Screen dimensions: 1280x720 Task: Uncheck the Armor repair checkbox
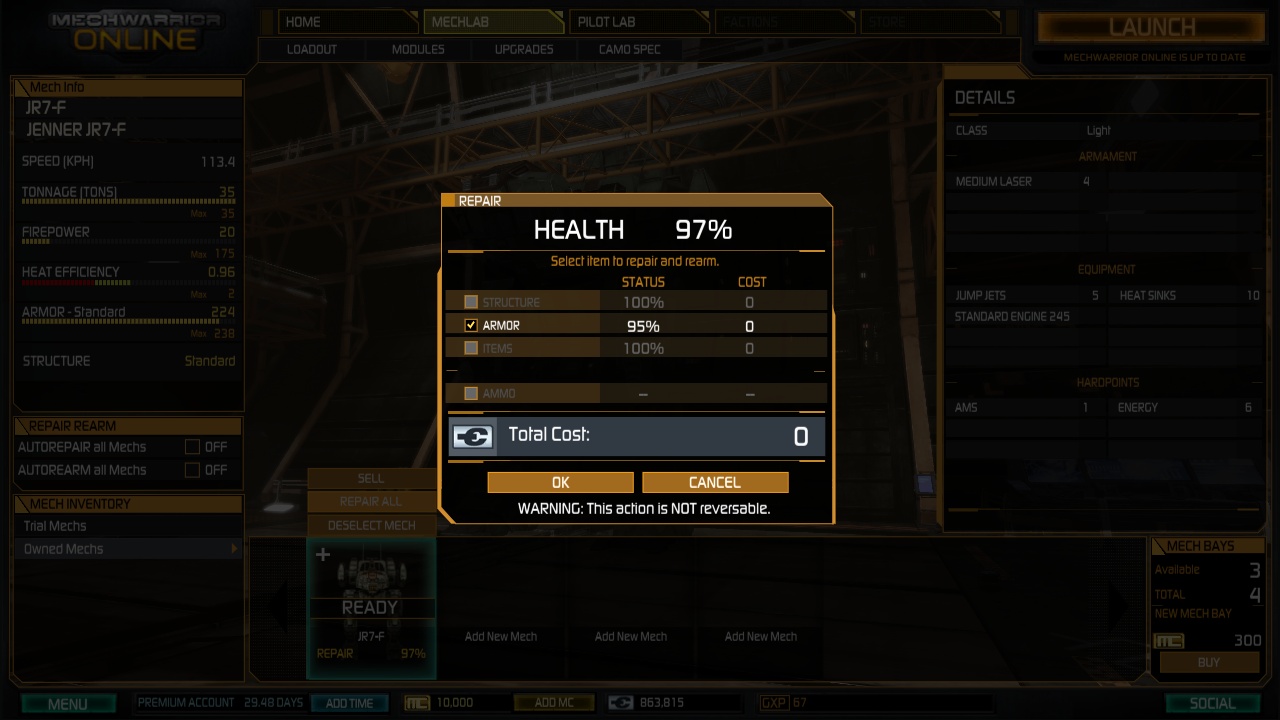pos(471,325)
